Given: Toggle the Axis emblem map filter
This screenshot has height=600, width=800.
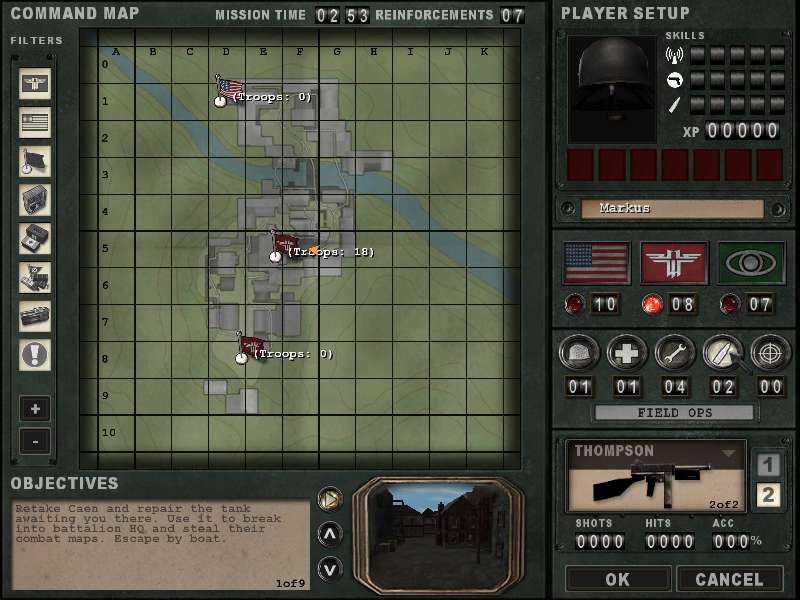Looking at the screenshot, I should [35, 83].
